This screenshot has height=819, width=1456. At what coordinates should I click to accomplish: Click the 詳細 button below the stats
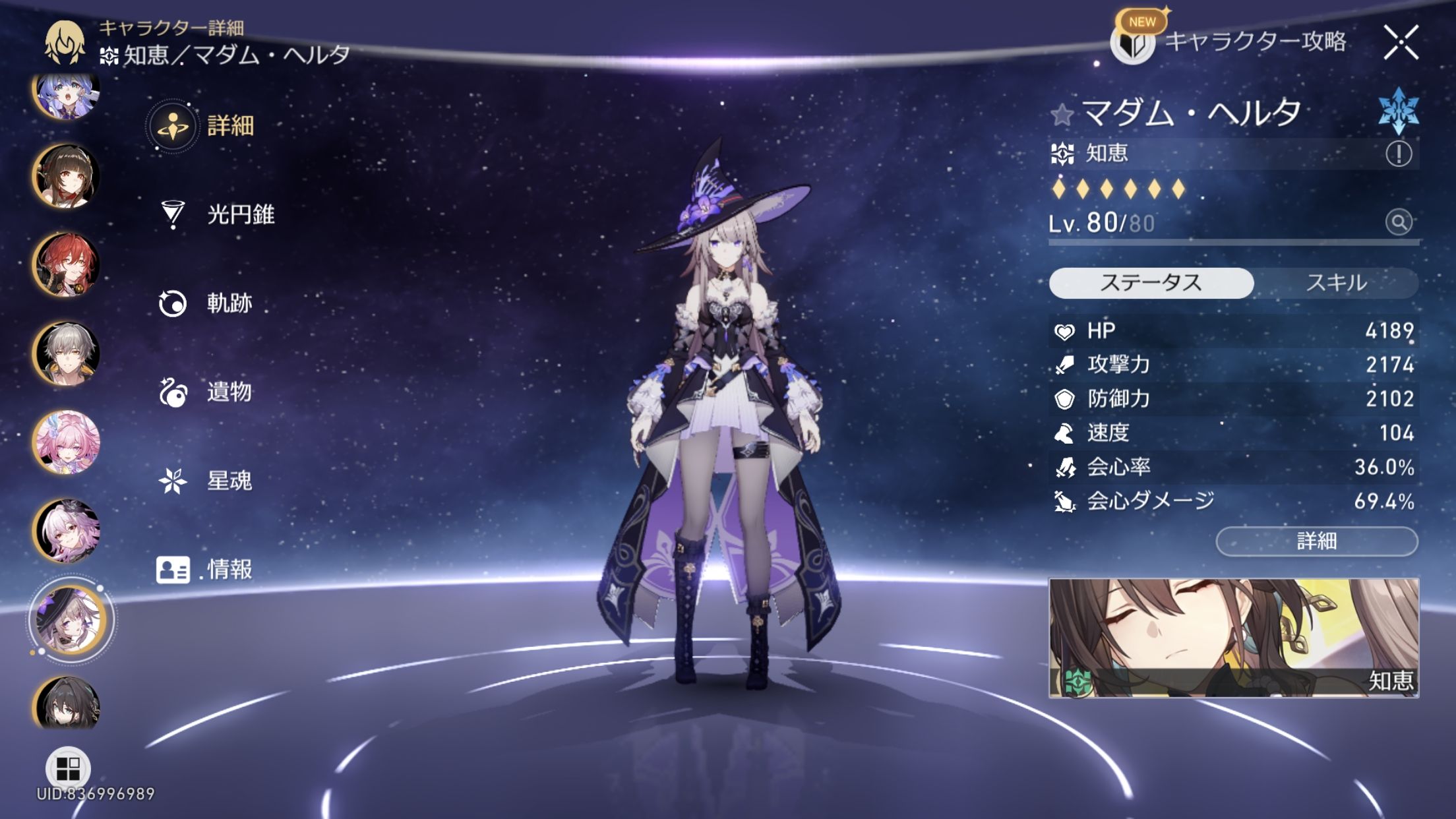1316,541
